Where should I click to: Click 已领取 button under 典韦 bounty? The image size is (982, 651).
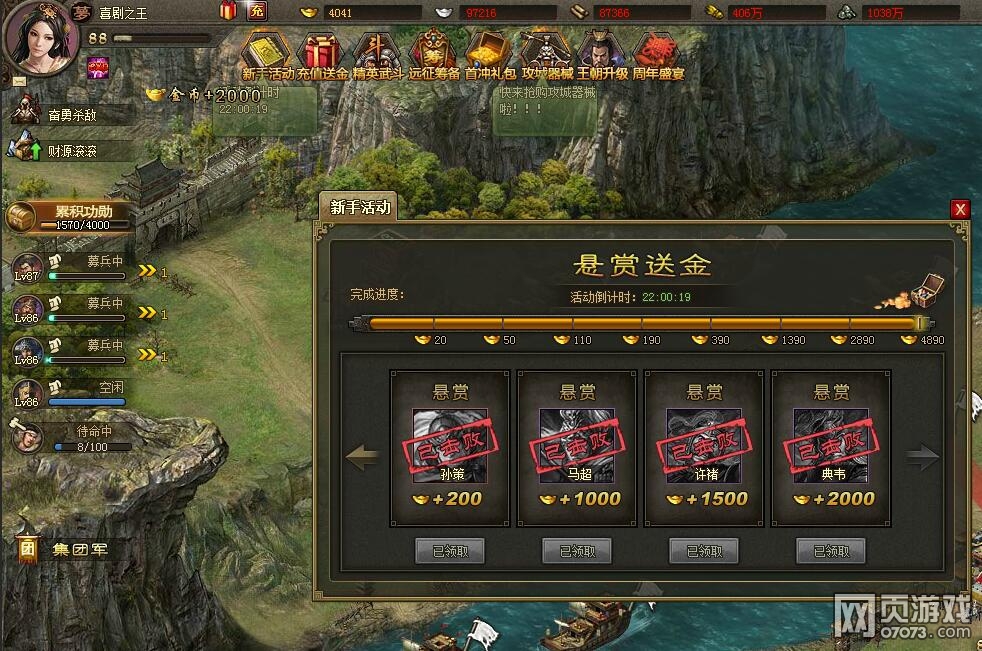[831, 550]
